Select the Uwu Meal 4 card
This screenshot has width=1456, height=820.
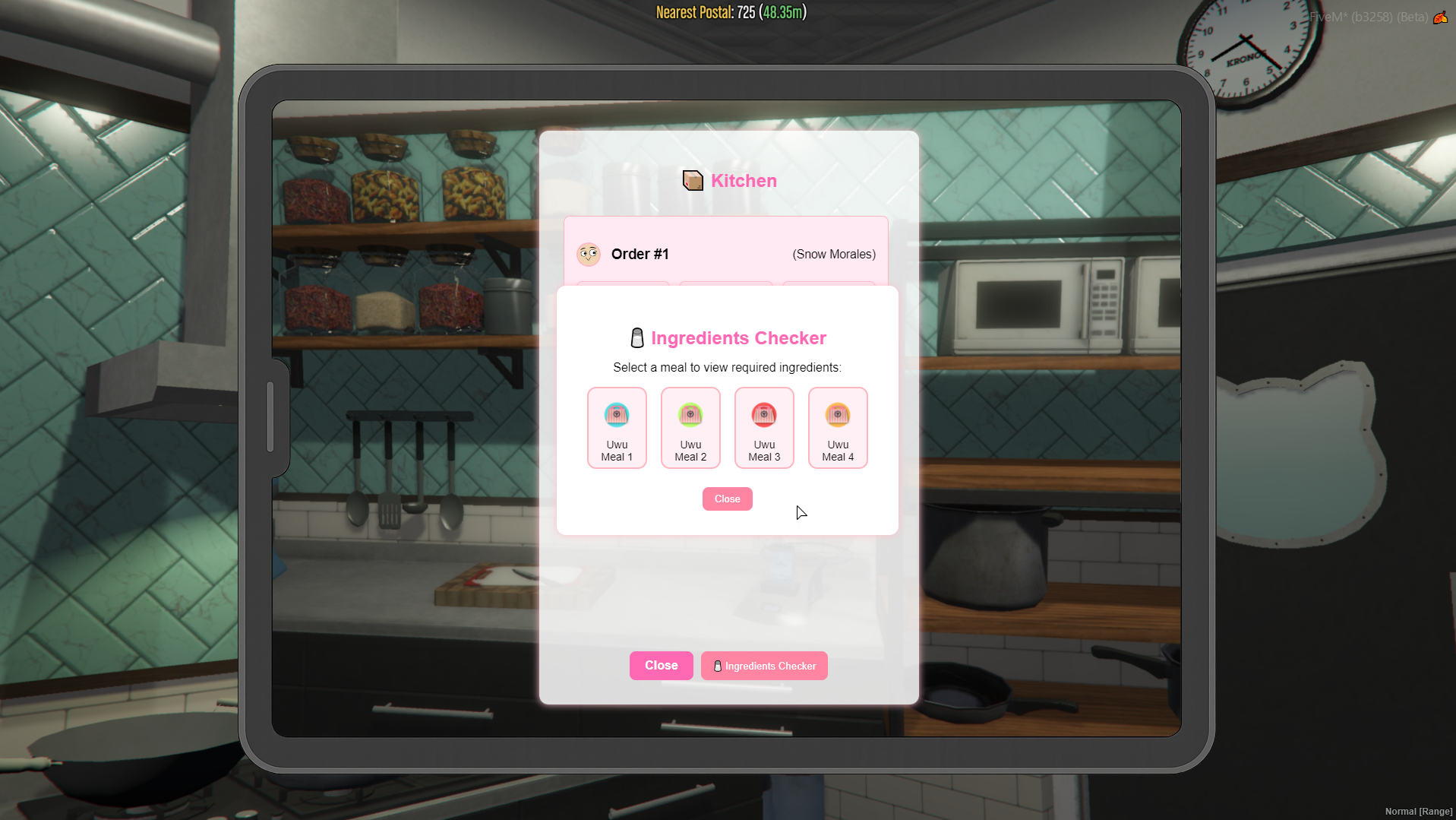837,428
